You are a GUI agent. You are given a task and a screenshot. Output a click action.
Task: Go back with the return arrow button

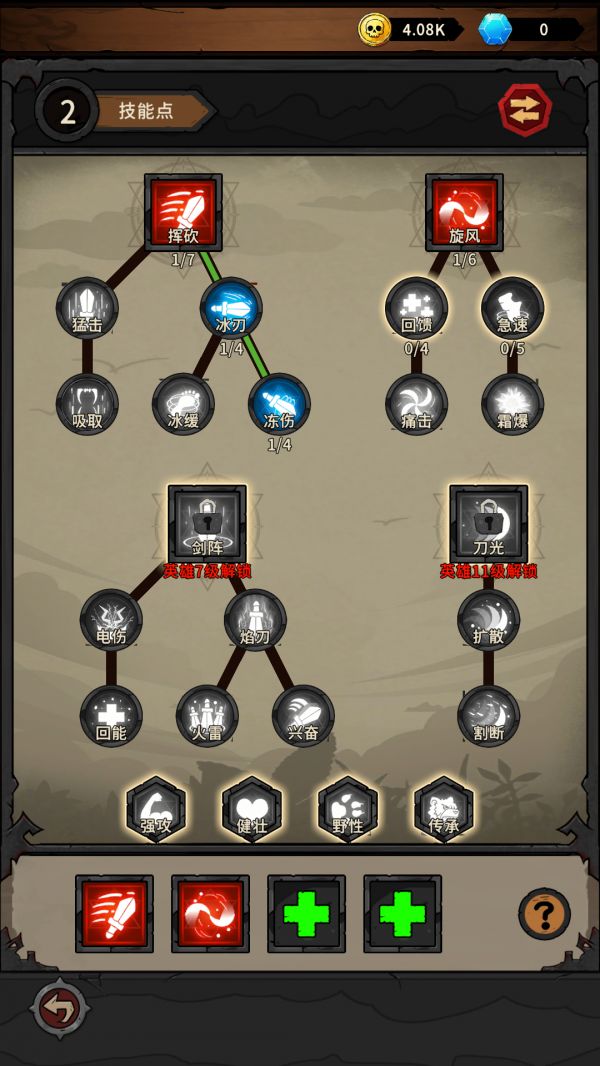click(60, 1010)
